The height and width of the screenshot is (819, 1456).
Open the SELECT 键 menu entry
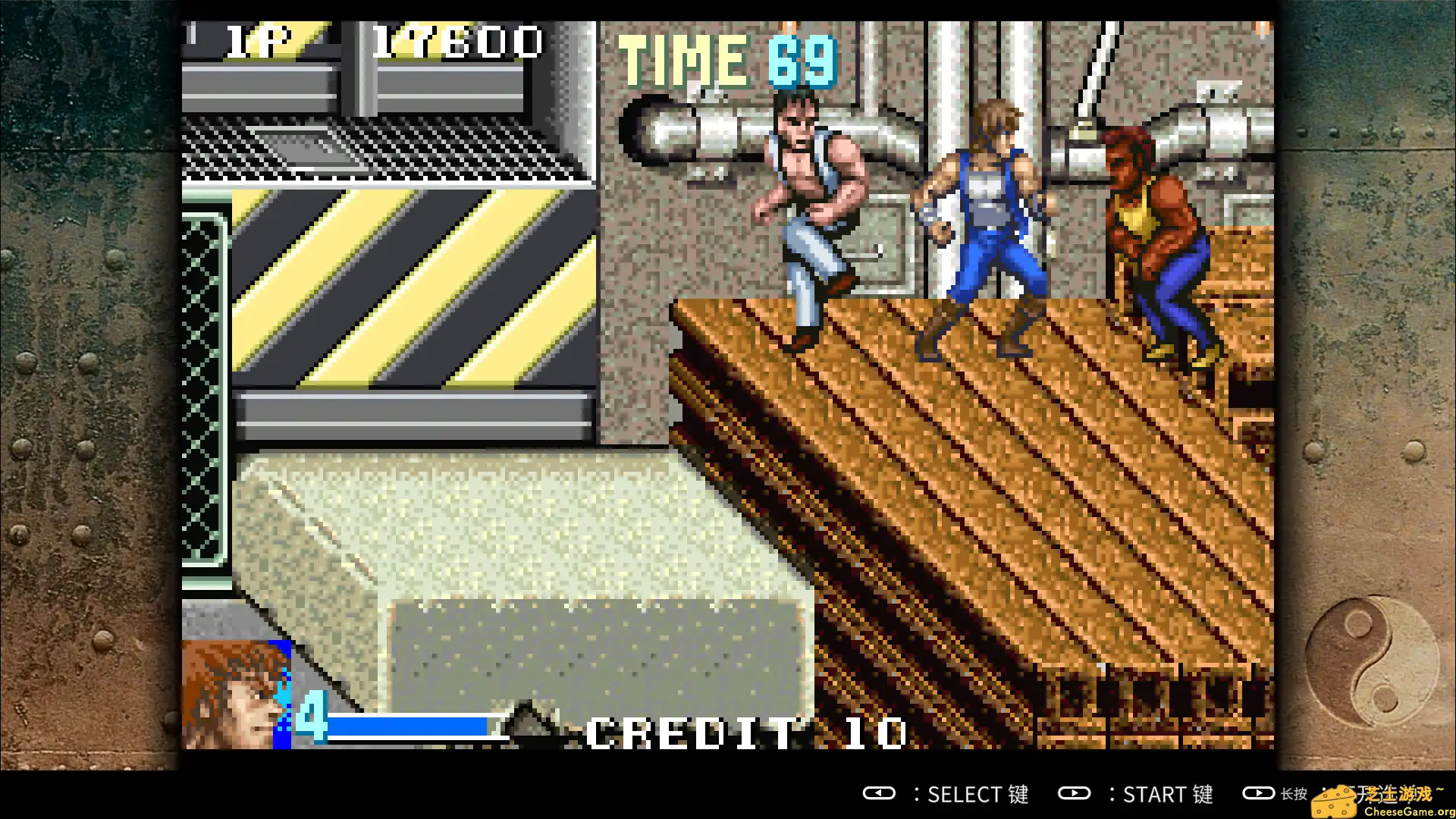click(977, 793)
